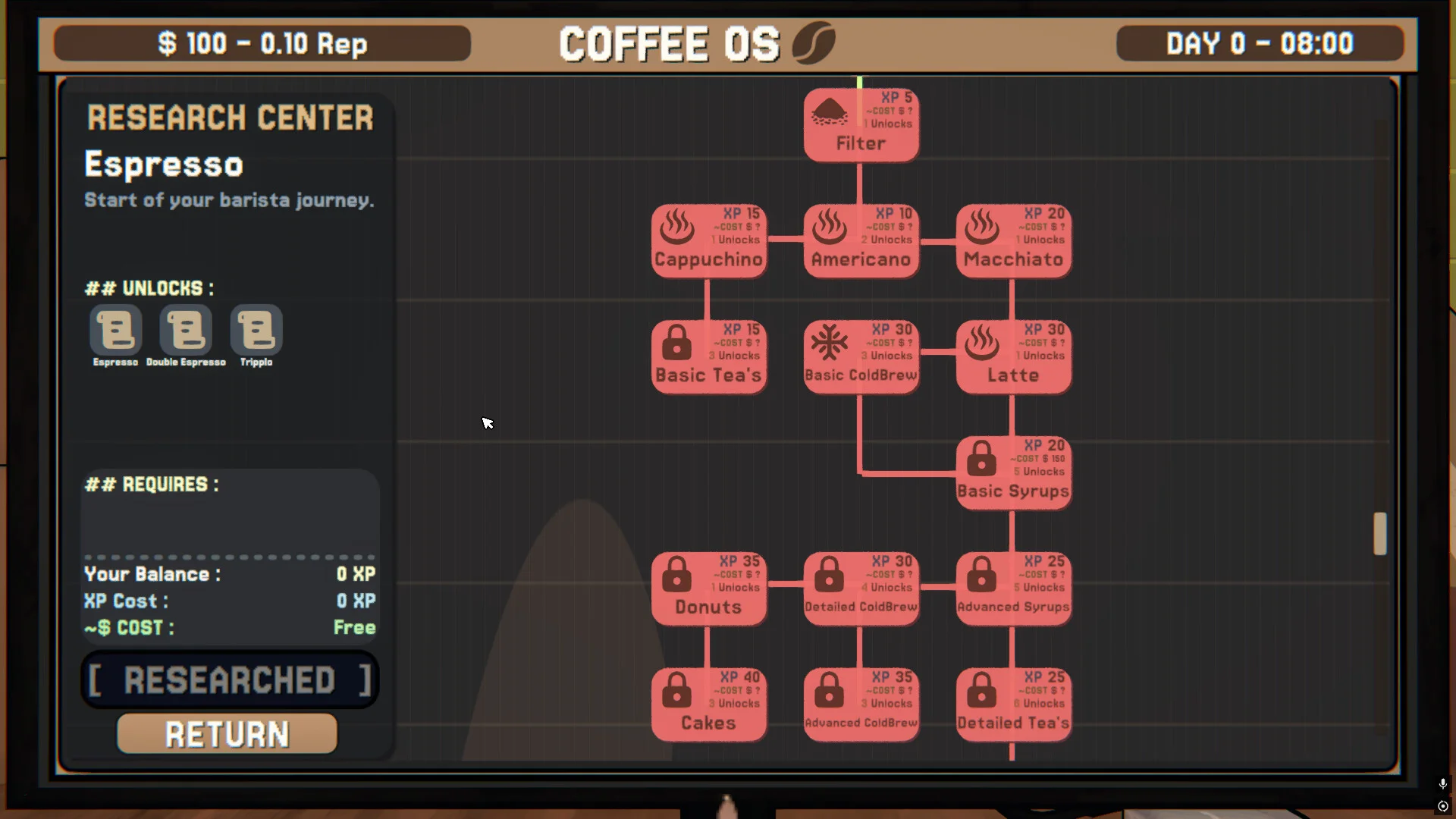Choose the Americano research node
Image resolution: width=1456 pixels, height=819 pixels.
pyautogui.click(x=861, y=241)
